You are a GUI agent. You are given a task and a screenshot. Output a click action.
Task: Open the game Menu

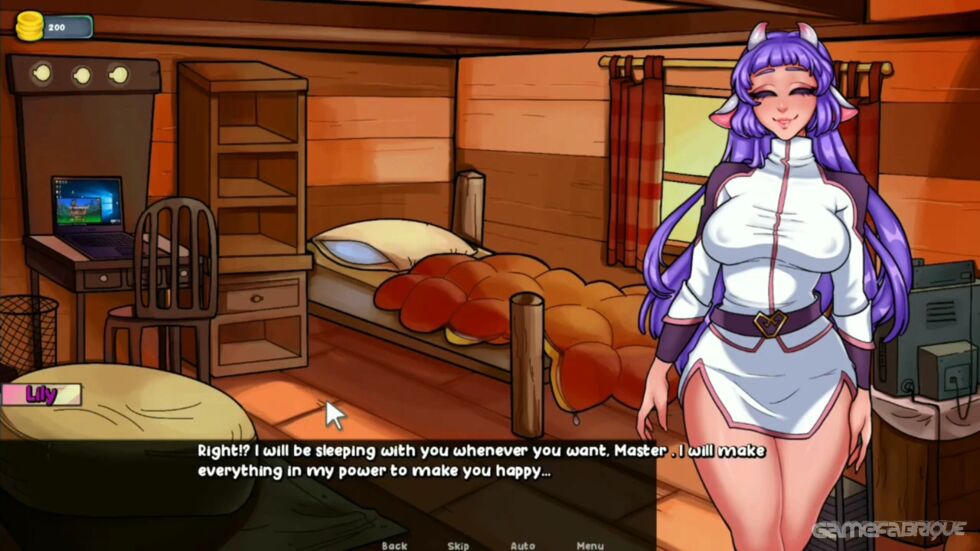(x=590, y=545)
